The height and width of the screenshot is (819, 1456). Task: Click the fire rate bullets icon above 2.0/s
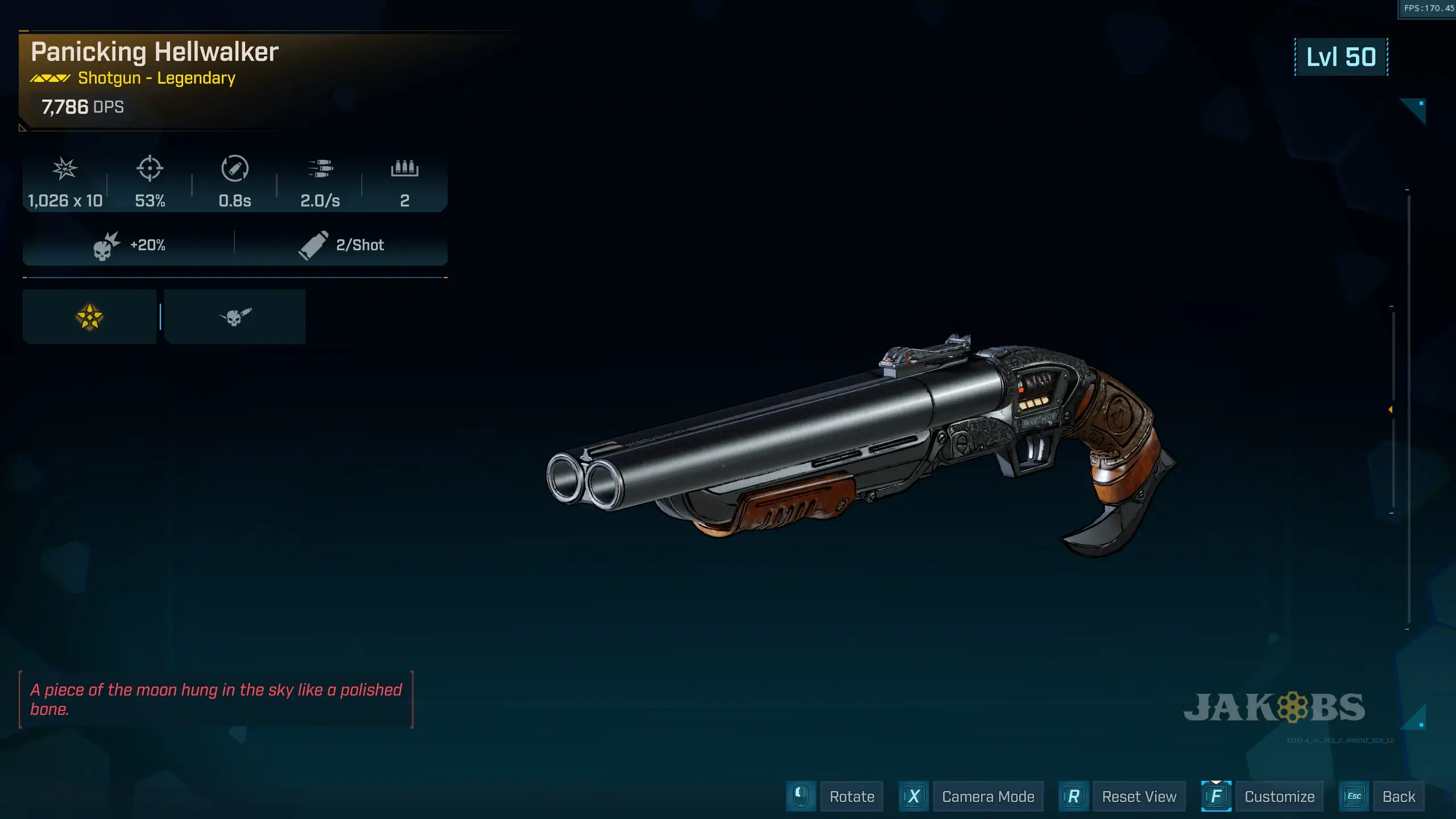(x=321, y=169)
